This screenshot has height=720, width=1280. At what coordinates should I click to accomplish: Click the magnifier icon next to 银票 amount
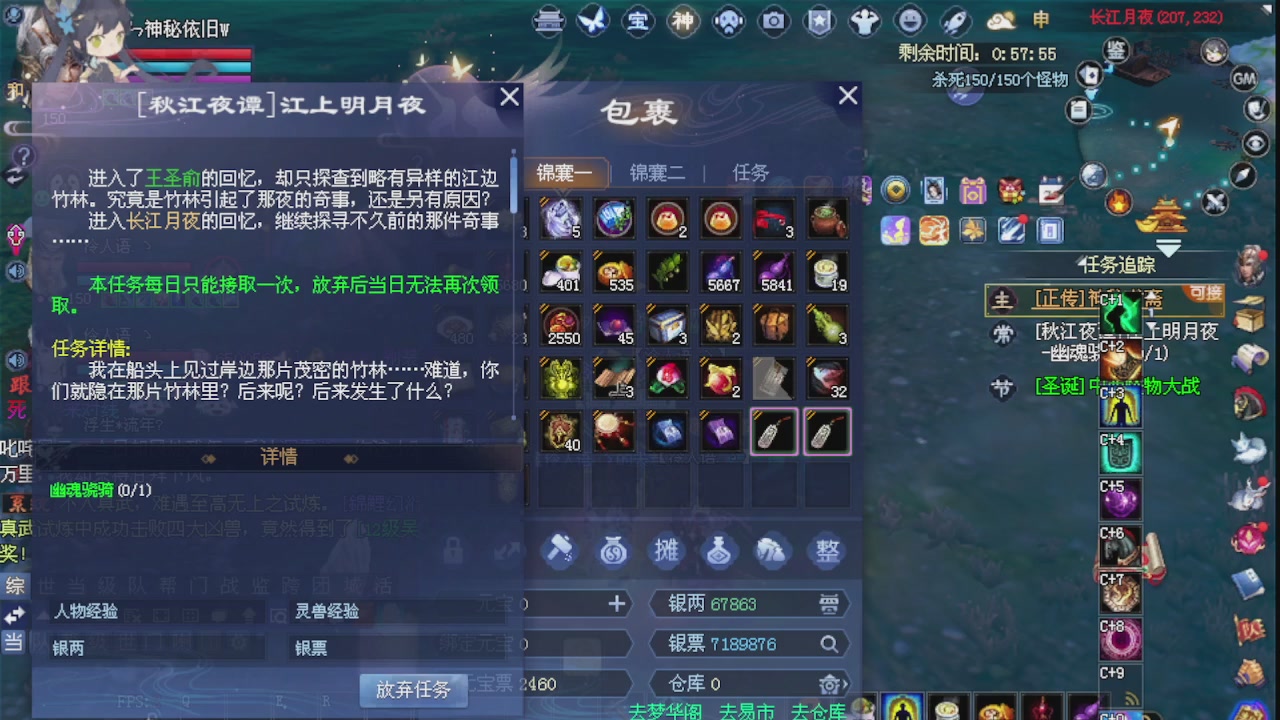pyautogui.click(x=830, y=644)
